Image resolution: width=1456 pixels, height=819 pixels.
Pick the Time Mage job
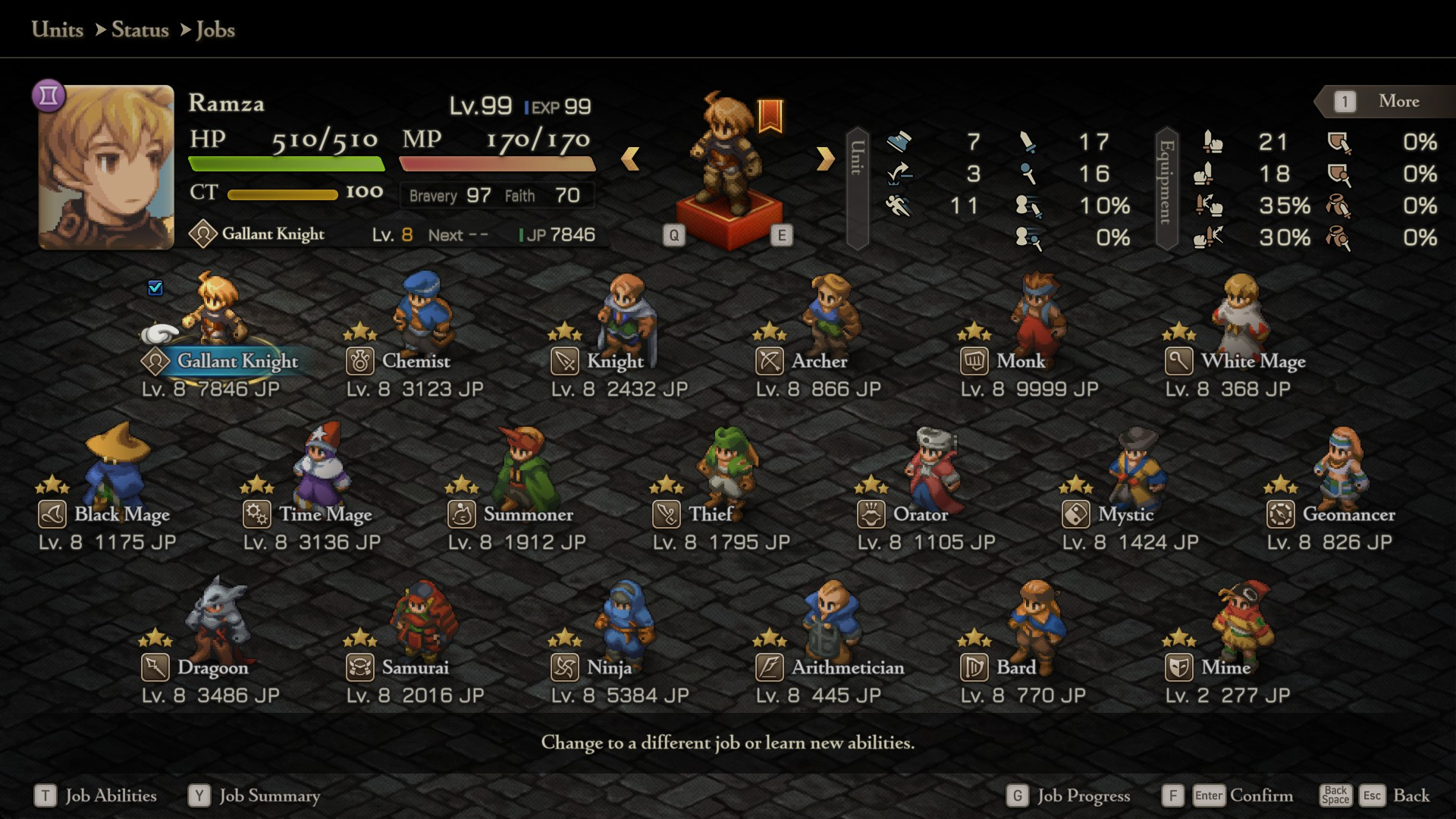[325, 514]
